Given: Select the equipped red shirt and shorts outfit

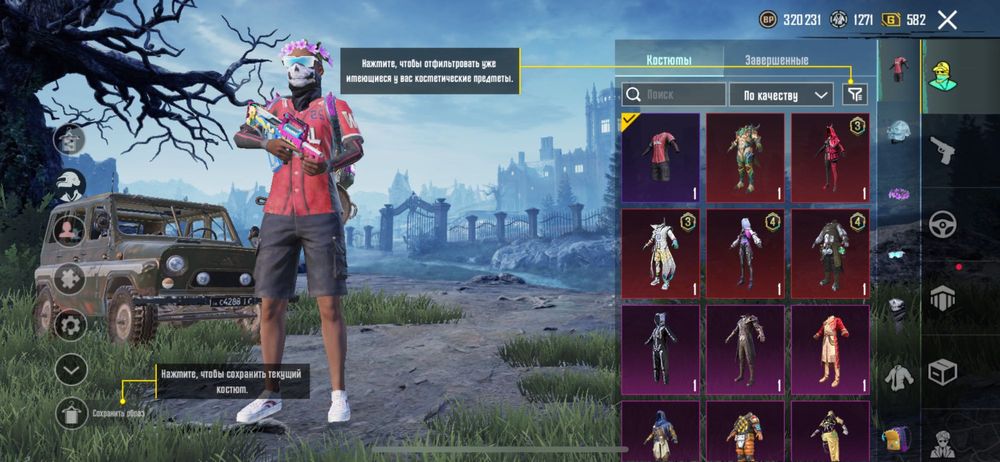Looking at the screenshot, I should 661,157.
